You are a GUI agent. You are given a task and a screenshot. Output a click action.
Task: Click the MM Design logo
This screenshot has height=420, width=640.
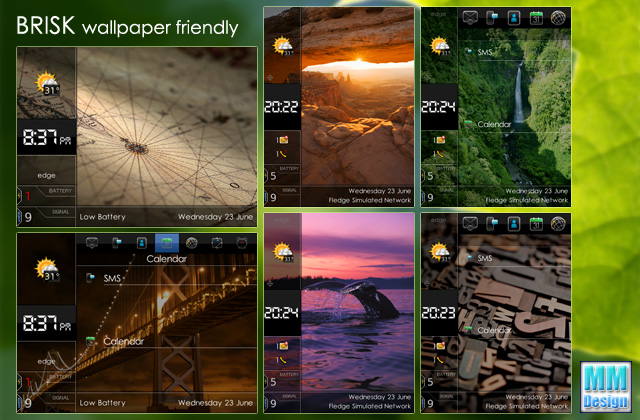click(605, 385)
